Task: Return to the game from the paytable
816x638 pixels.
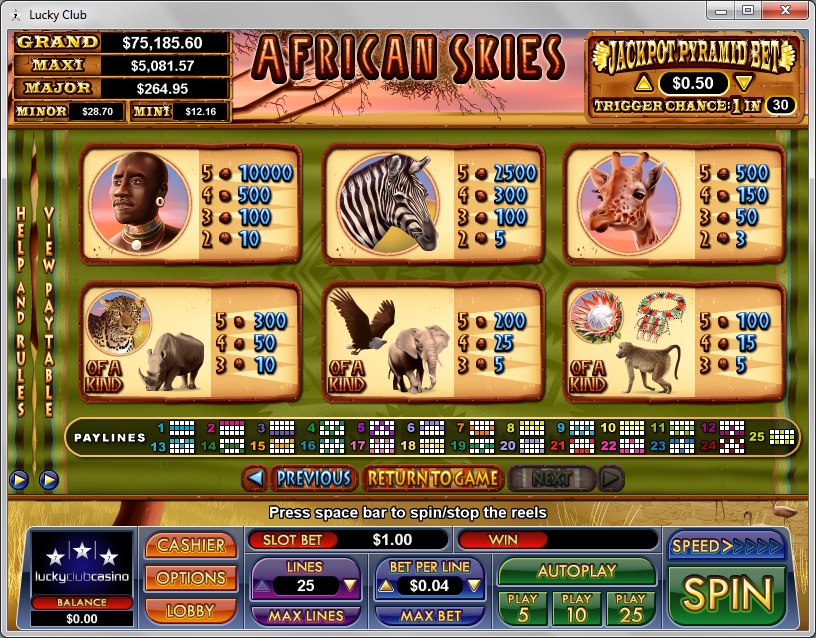Action: point(432,478)
